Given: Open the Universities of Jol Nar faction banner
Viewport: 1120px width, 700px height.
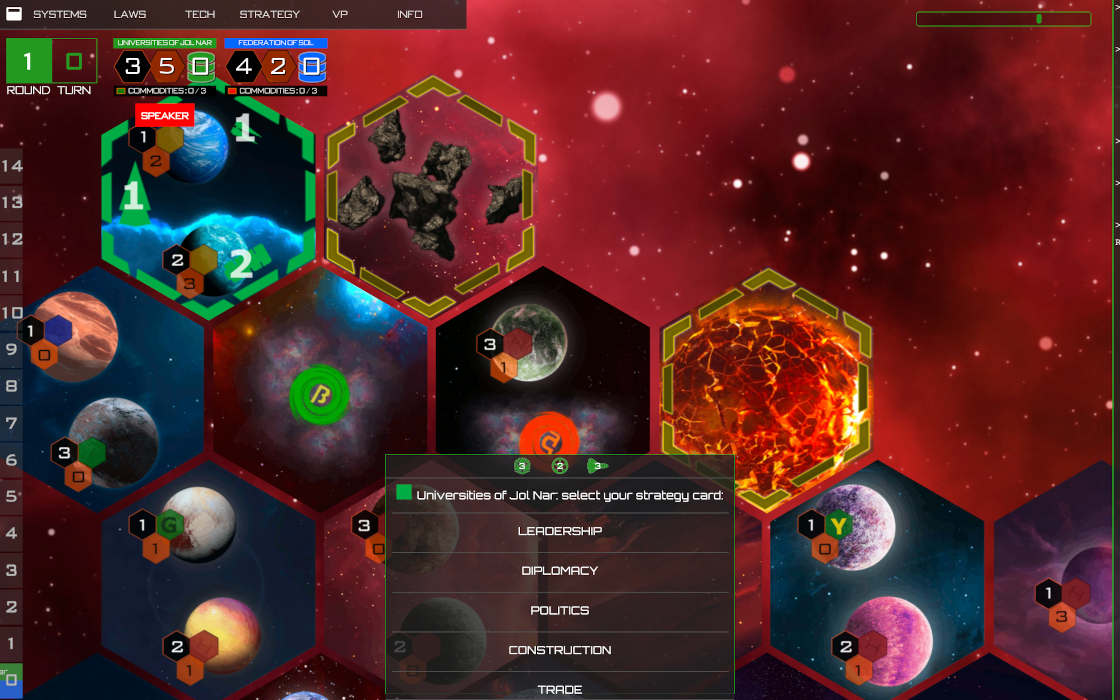Looking at the screenshot, I should 164,43.
